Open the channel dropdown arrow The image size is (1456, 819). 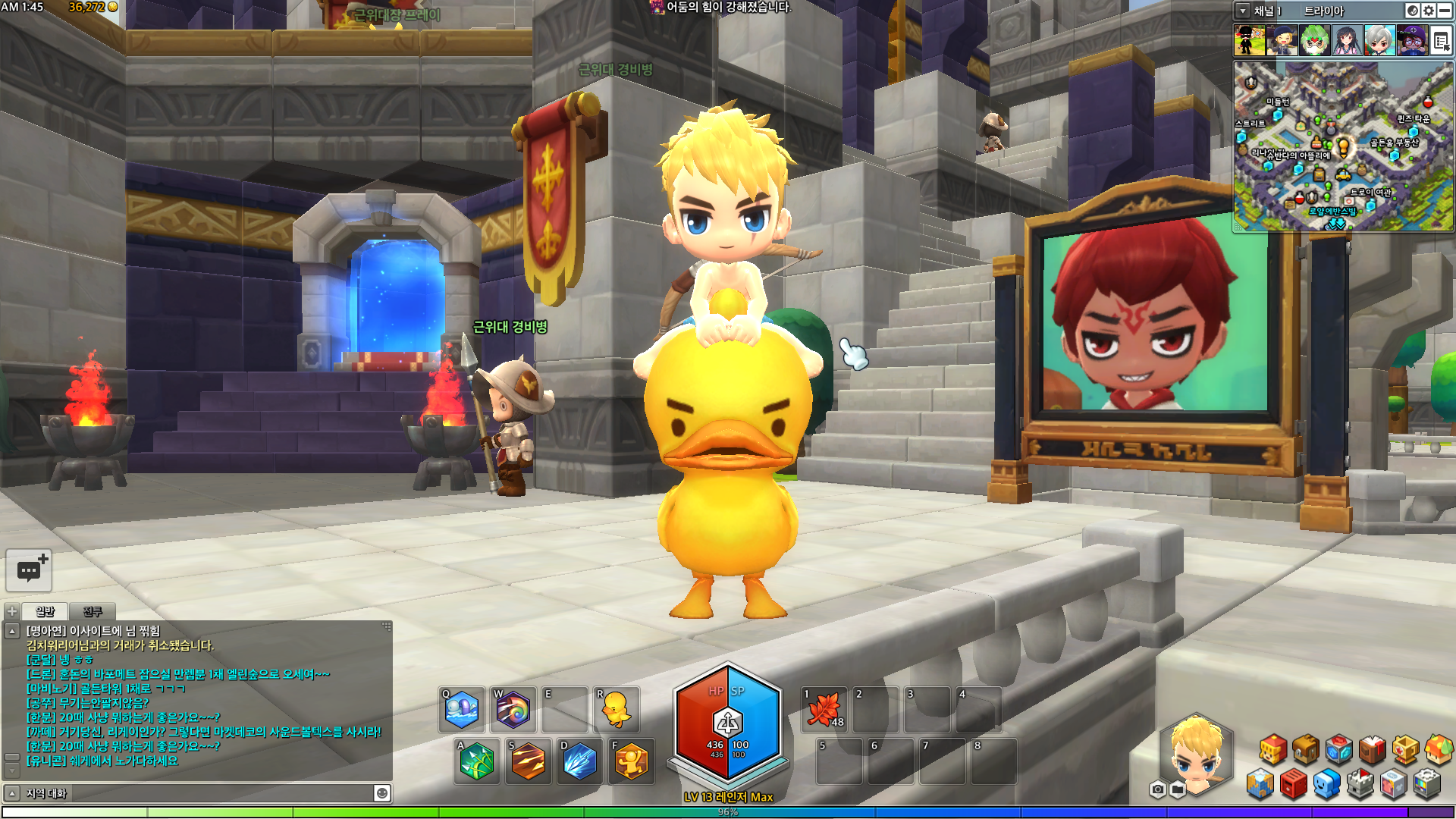coord(1242,11)
